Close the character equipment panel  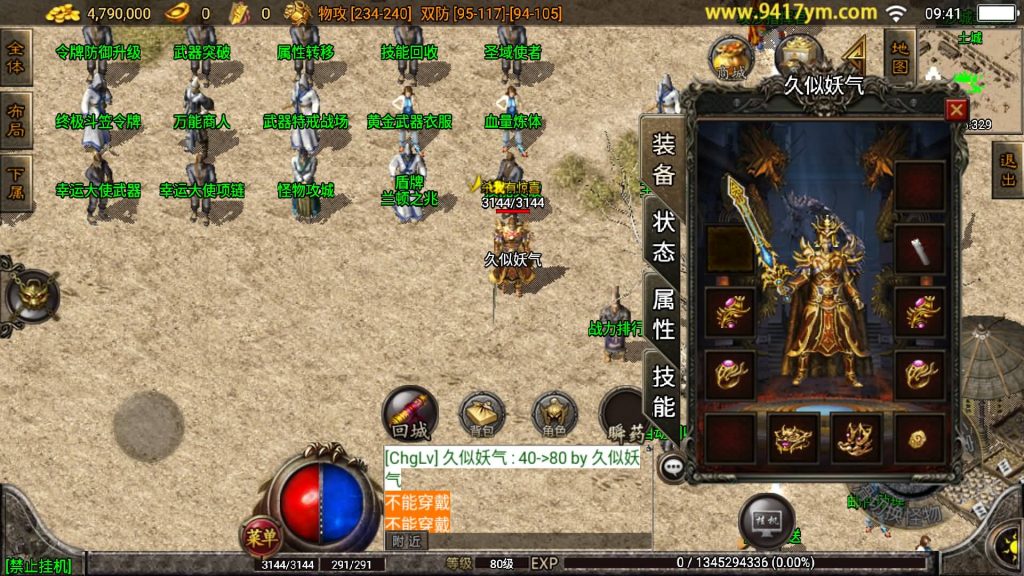point(956,109)
